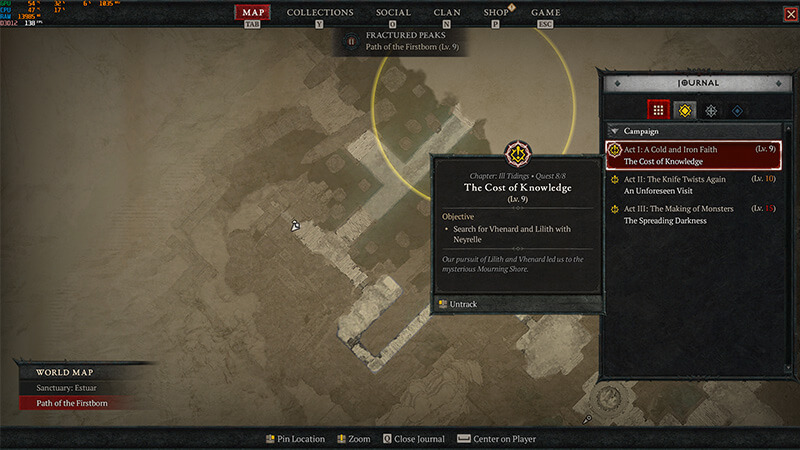The height and width of the screenshot is (450, 800).
Task: Show all quests with the red grid filter
Action: (657, 110)
